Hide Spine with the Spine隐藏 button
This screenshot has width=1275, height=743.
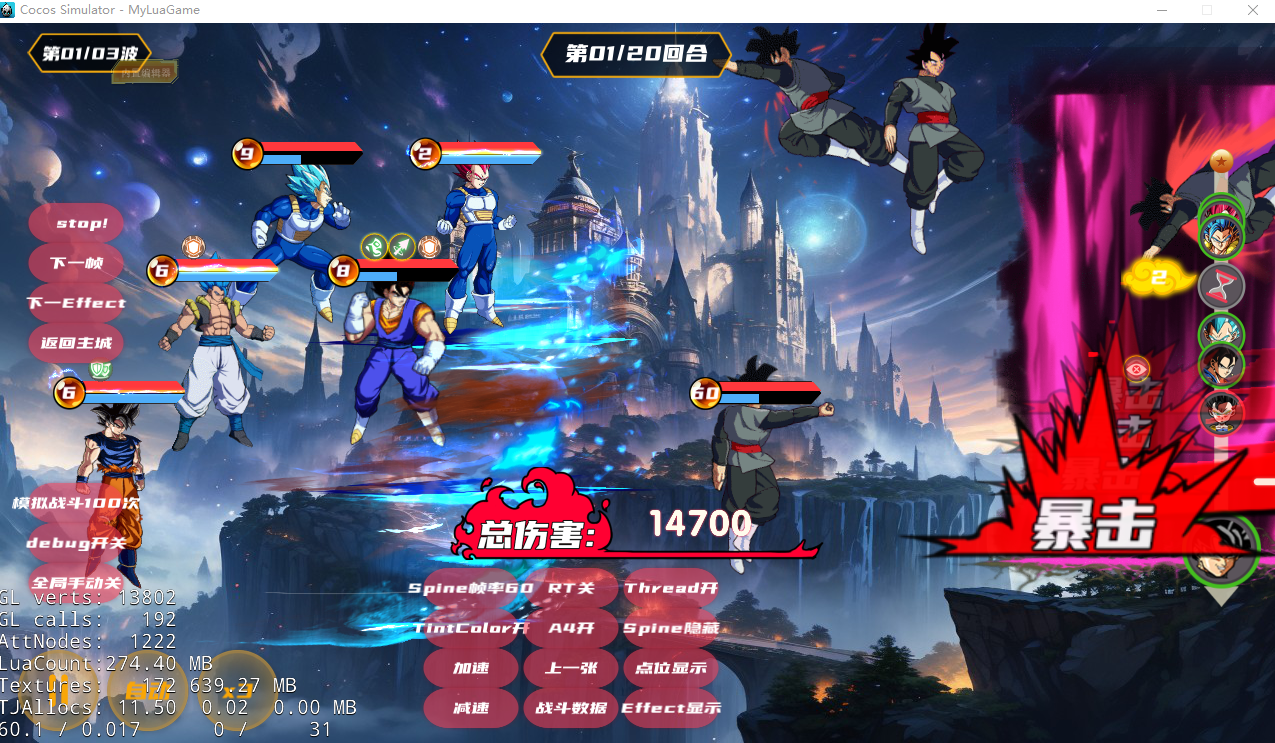click(671, 628)
